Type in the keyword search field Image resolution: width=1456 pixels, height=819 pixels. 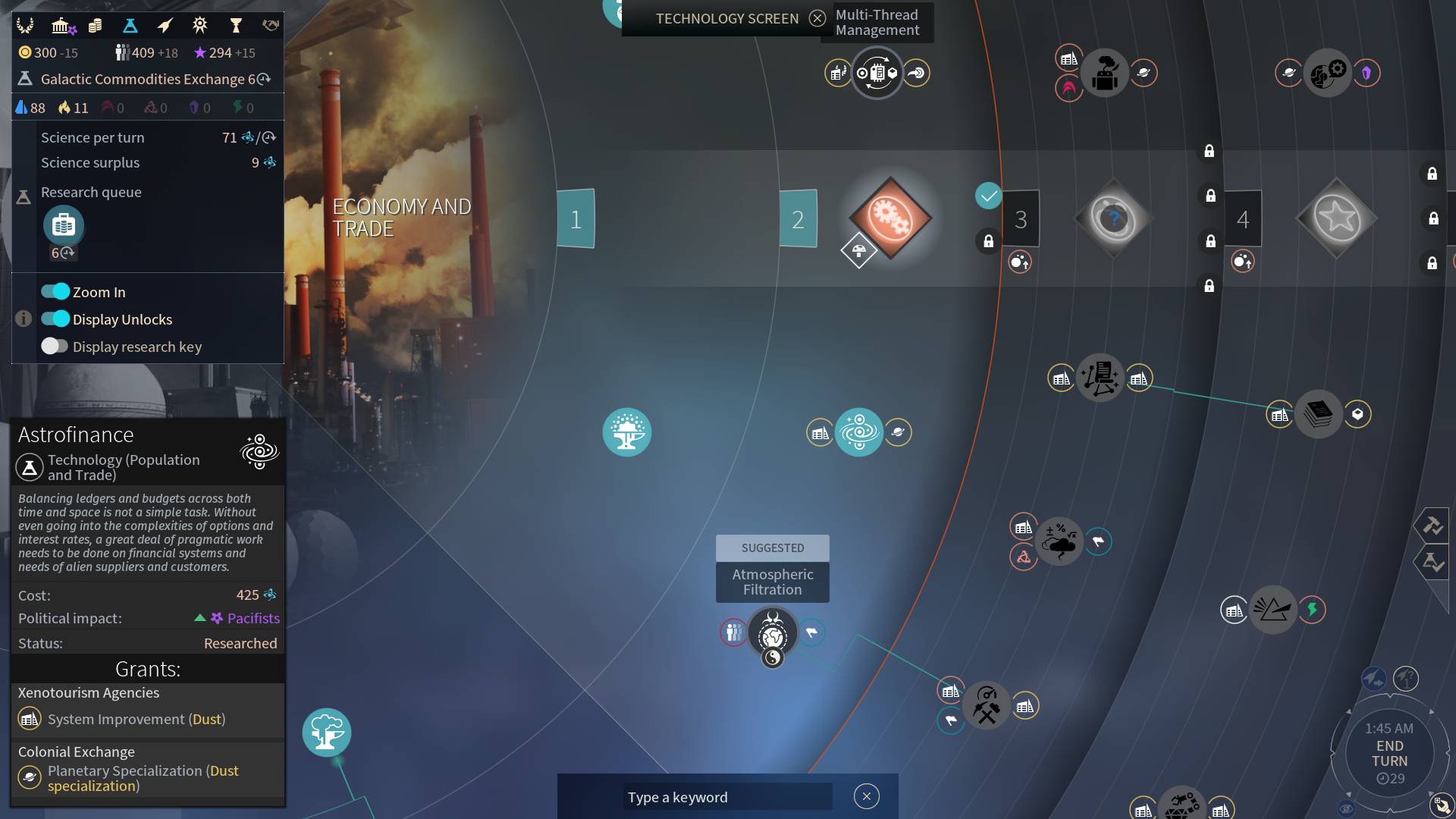click(x=726, y=797)
